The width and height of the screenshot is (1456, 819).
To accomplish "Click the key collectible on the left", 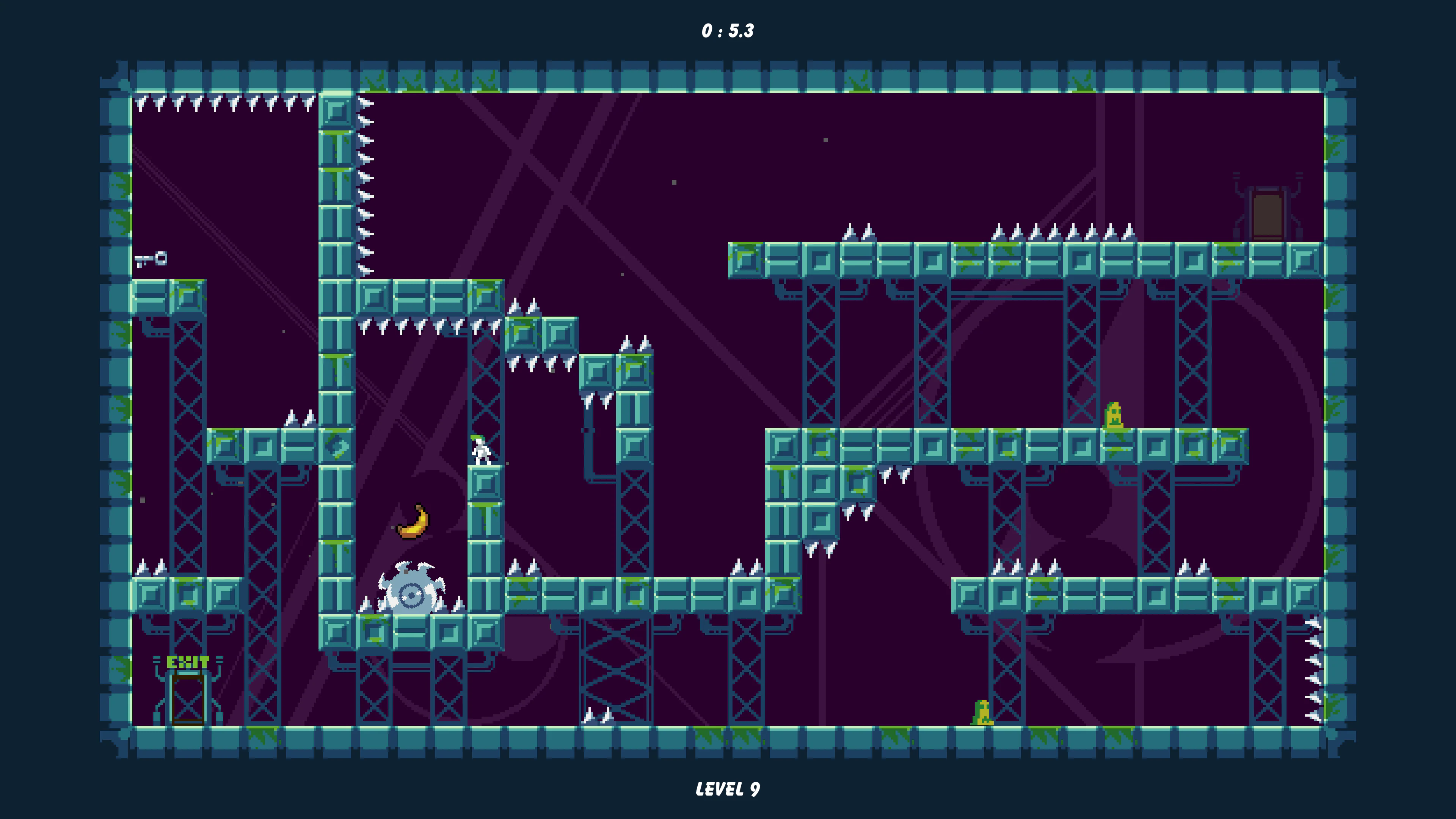I will click(152, 260).
